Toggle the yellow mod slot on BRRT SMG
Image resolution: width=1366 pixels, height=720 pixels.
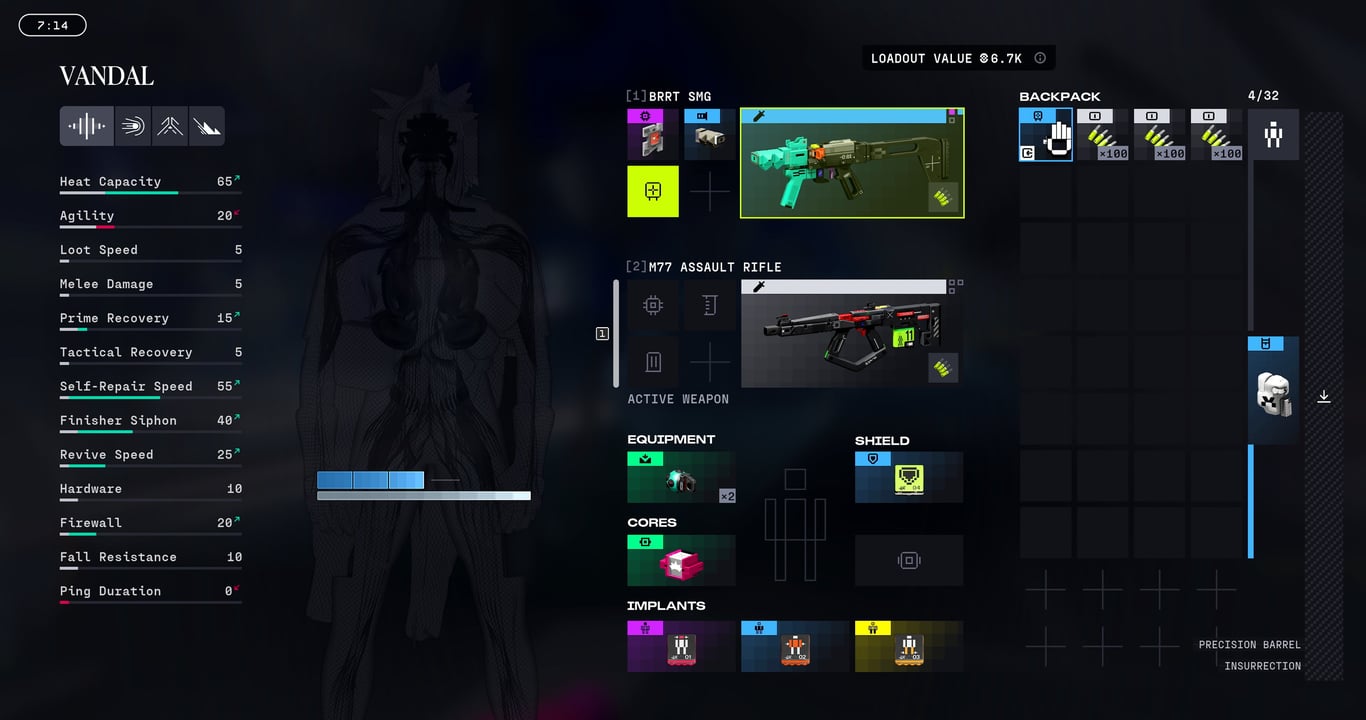(x=652, y=191)
